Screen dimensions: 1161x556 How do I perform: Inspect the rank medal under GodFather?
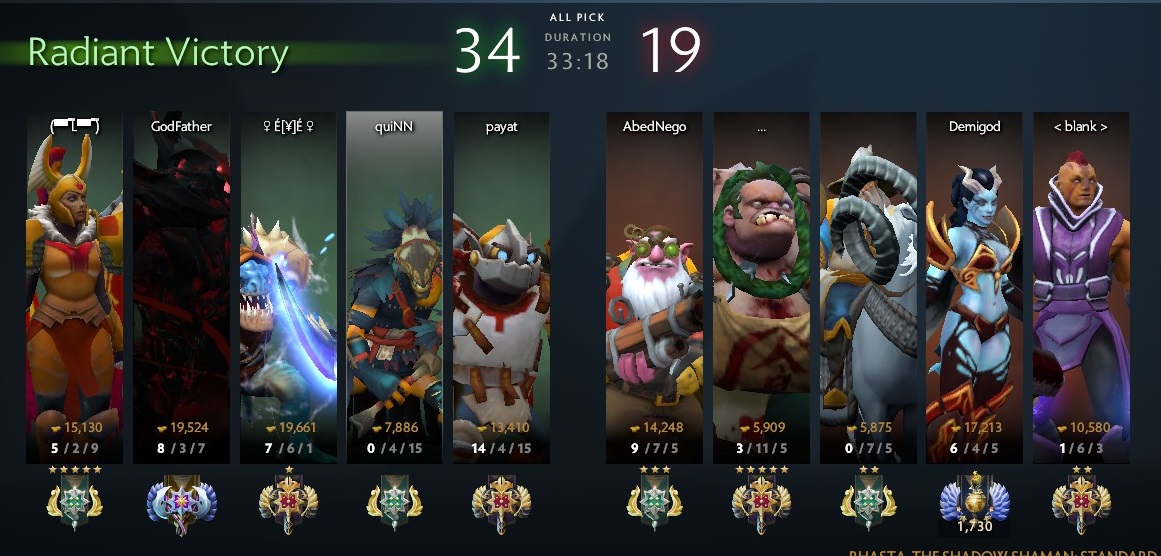[x=181, y=500]
